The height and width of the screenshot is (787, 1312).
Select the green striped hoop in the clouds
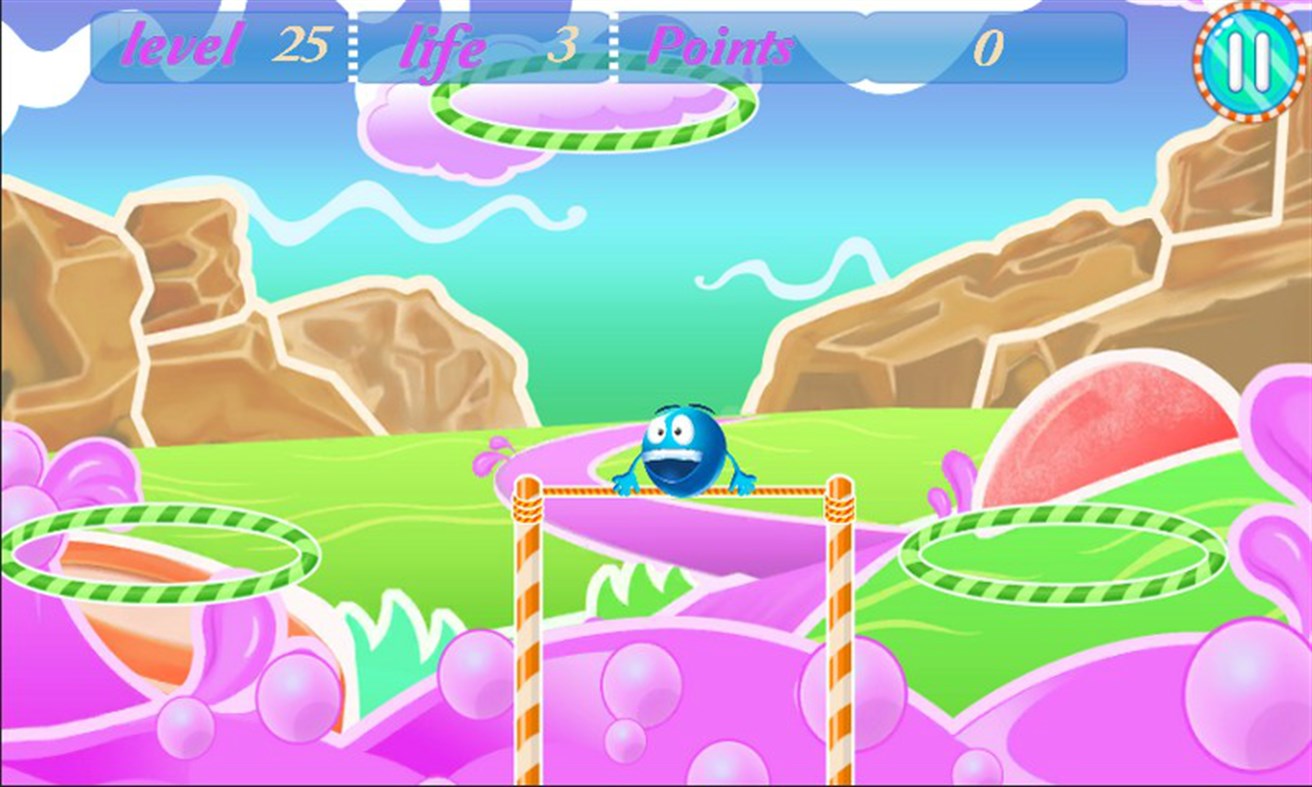point(590,103)
